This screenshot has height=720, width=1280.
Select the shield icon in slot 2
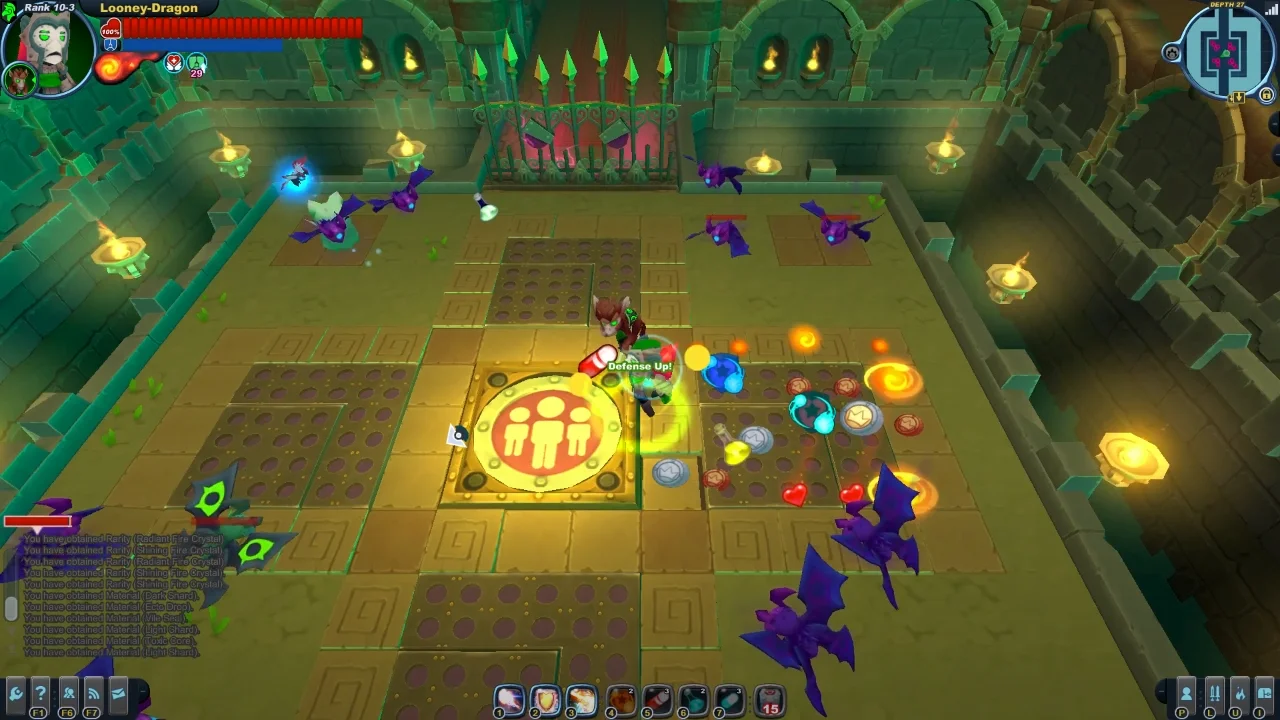click(x=545, y=700)
